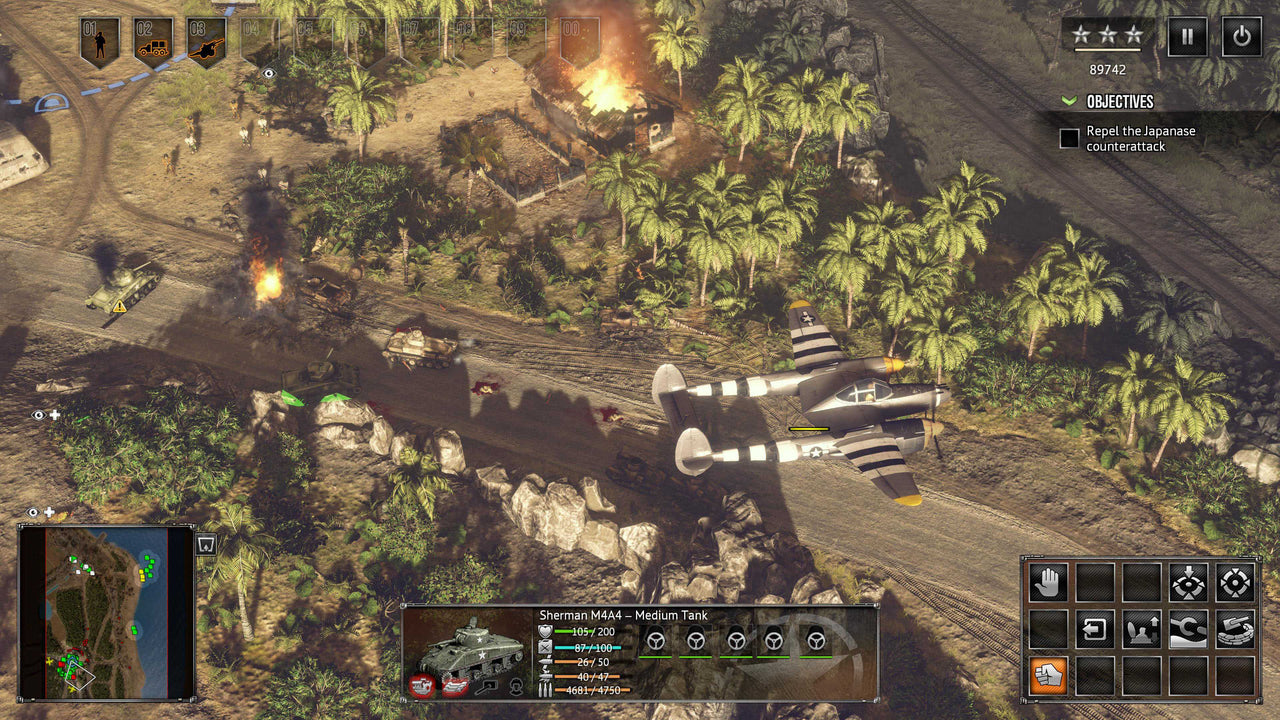Click the scatter movement crosshair icon
The height and width of the screenshot is (720, 1280).
(1234, 581)
